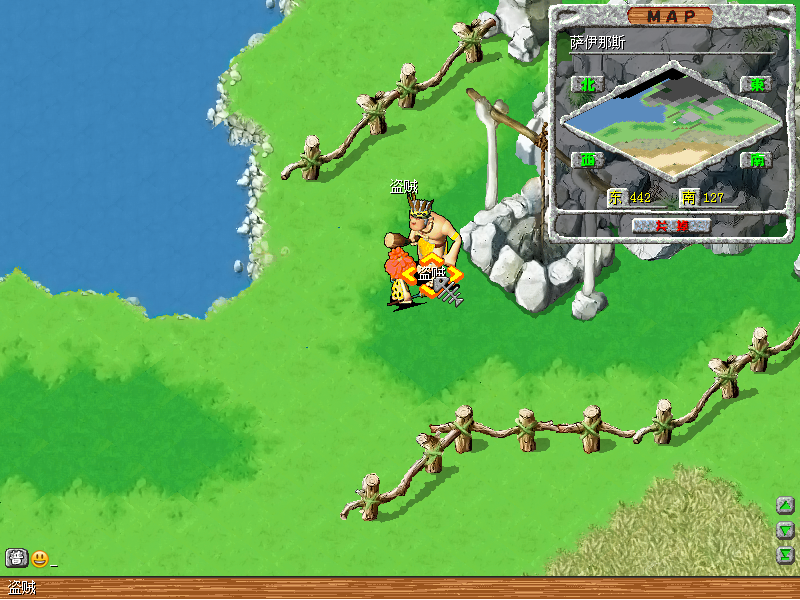Select the 东 (east) map button

[756, 85]
